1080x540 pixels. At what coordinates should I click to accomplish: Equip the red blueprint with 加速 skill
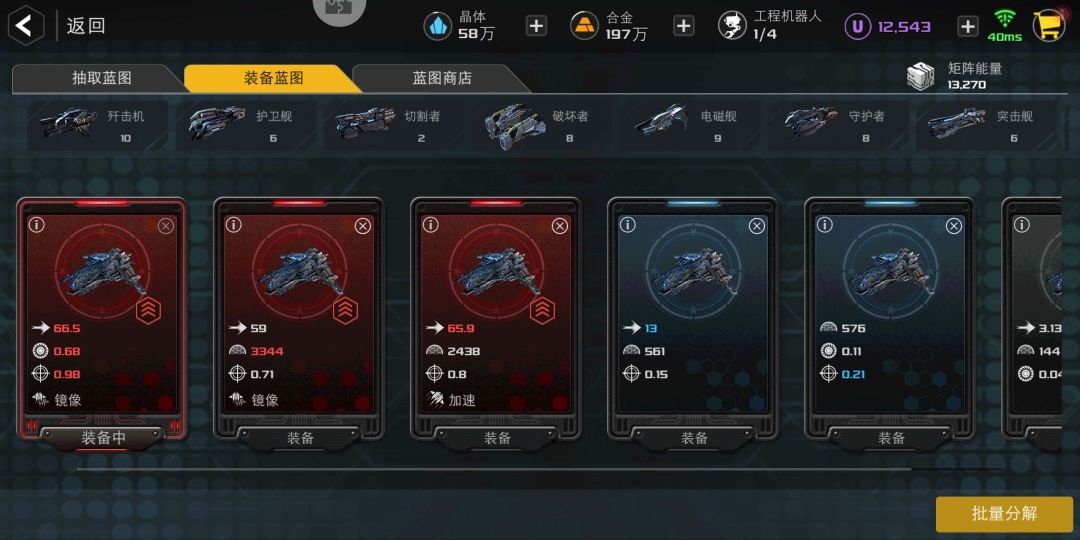click(497, 437)
